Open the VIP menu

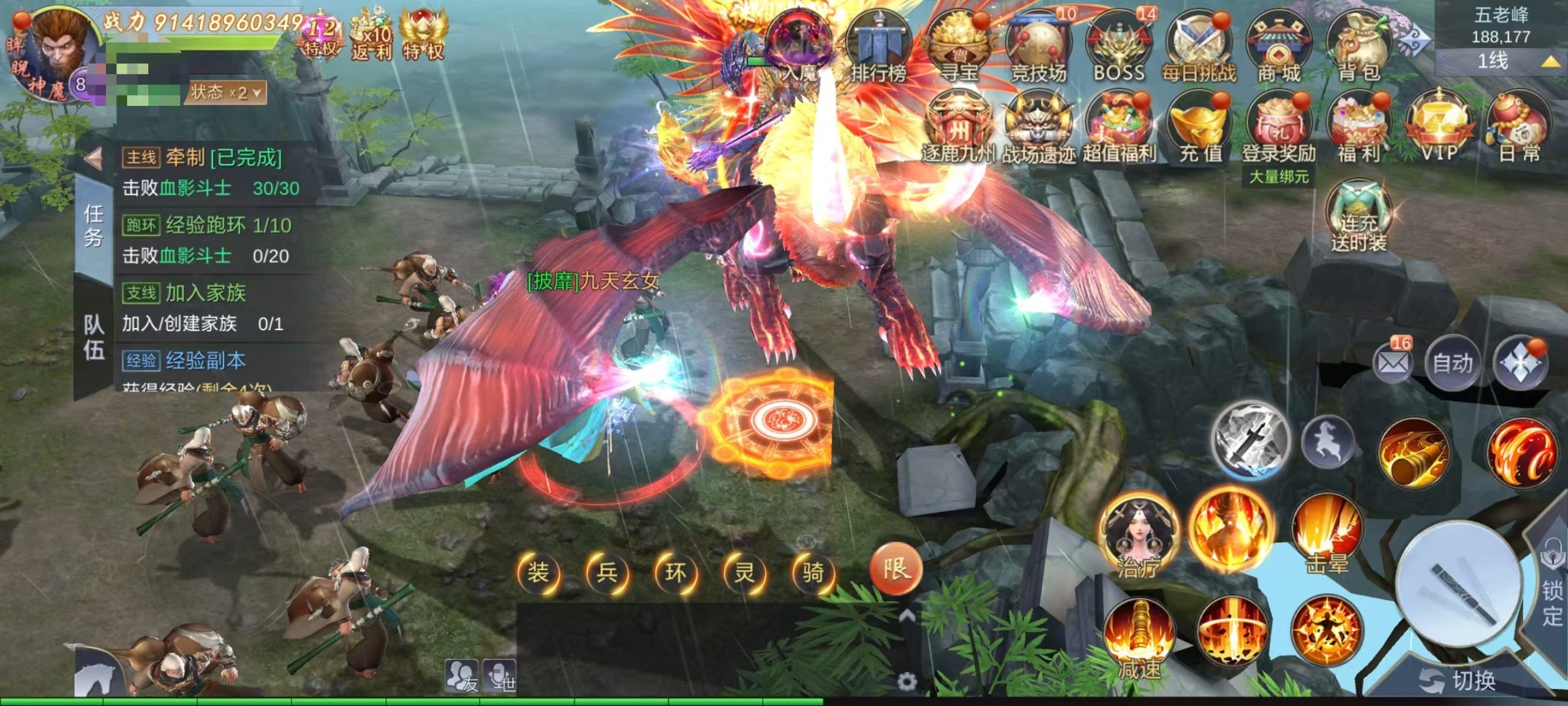[1438, 129]
